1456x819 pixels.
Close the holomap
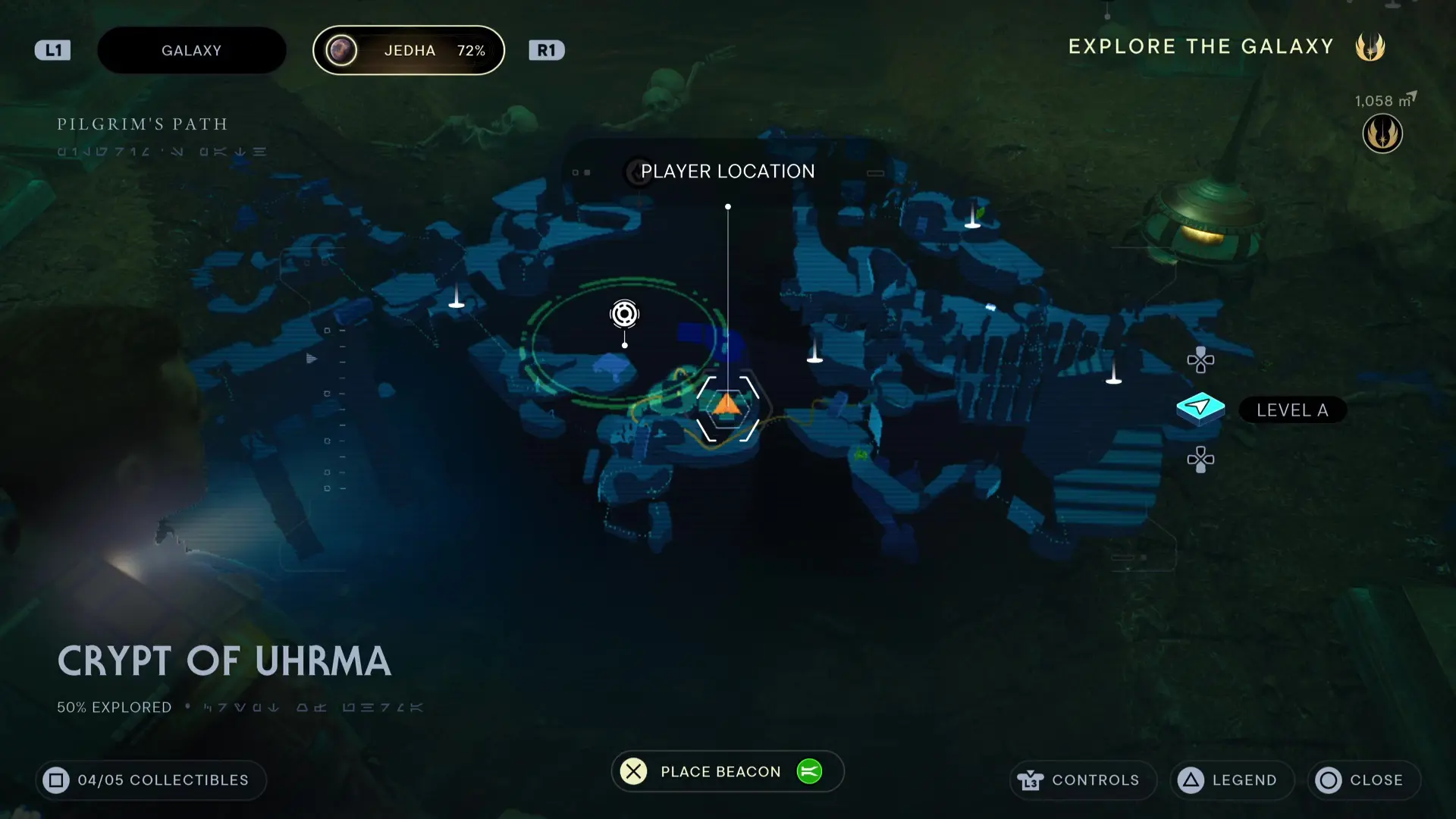pos(1363,780)
